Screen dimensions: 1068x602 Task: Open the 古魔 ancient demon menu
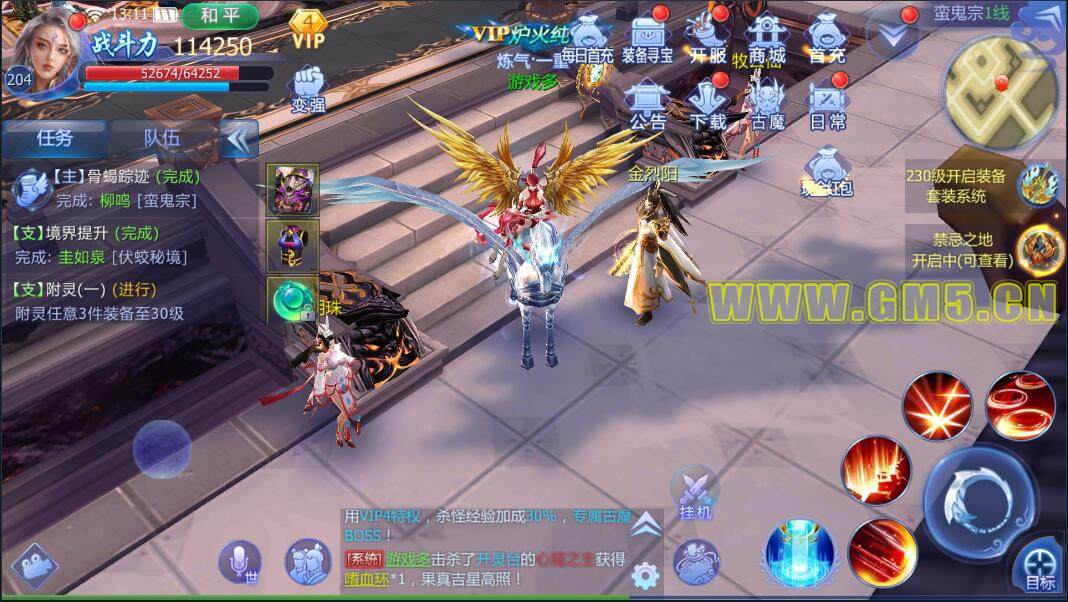767,103
